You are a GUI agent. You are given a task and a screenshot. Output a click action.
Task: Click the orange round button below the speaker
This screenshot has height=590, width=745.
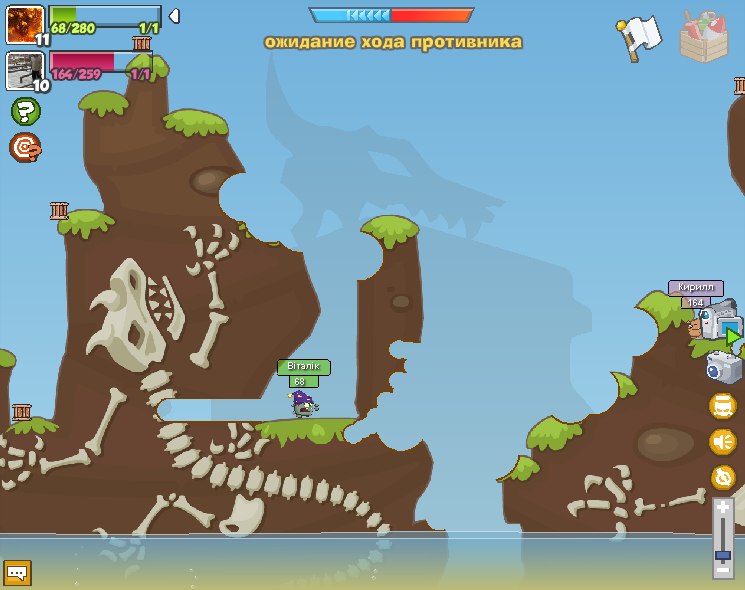click(722, 477)
